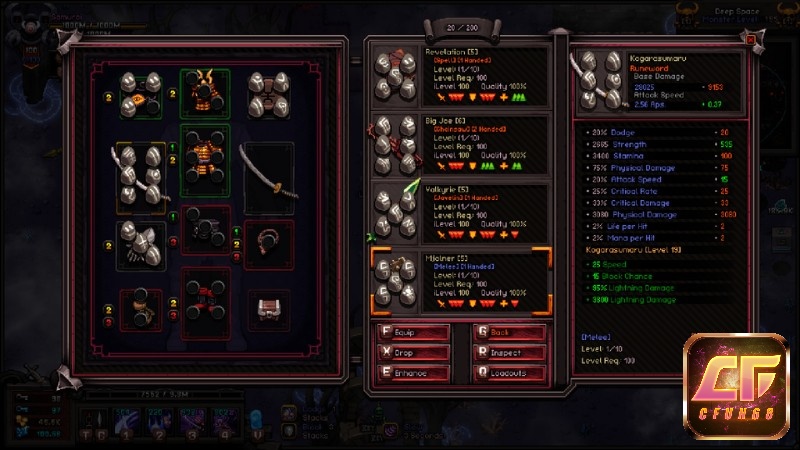Open the Loadouts menu
This screenshot has width=800, height=450.
pyautogui.click(x=510, y=373)
